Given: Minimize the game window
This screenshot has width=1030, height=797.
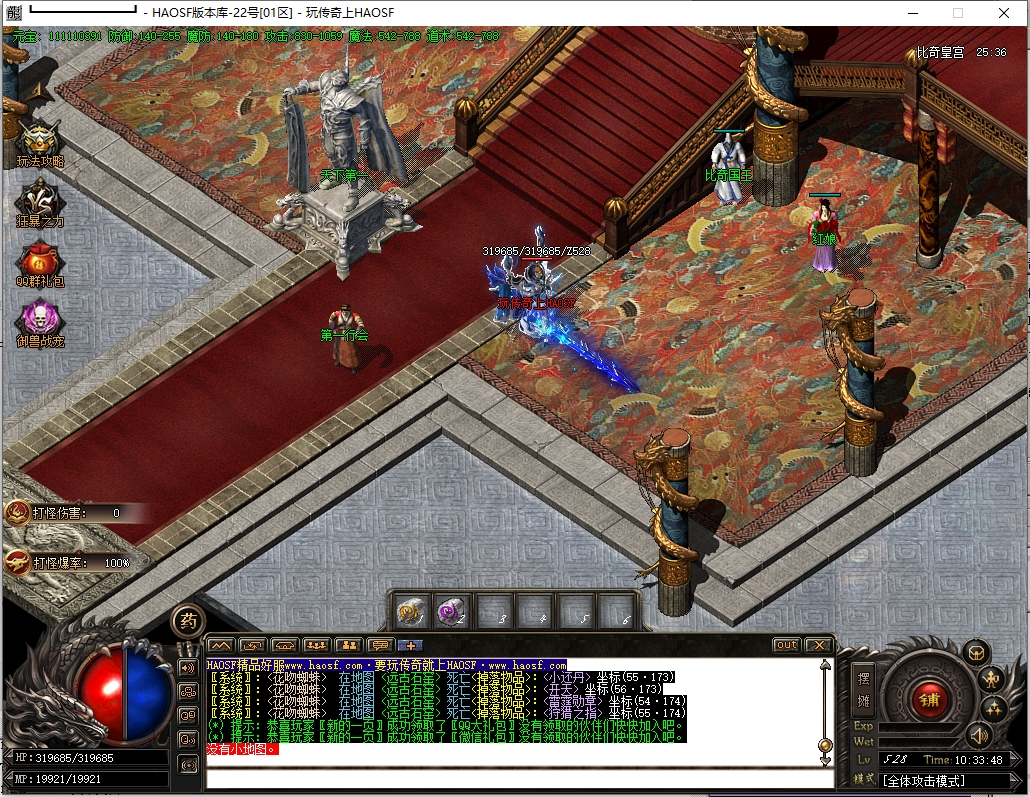Looking at the screenshot, I should click(x=912, y=13).
